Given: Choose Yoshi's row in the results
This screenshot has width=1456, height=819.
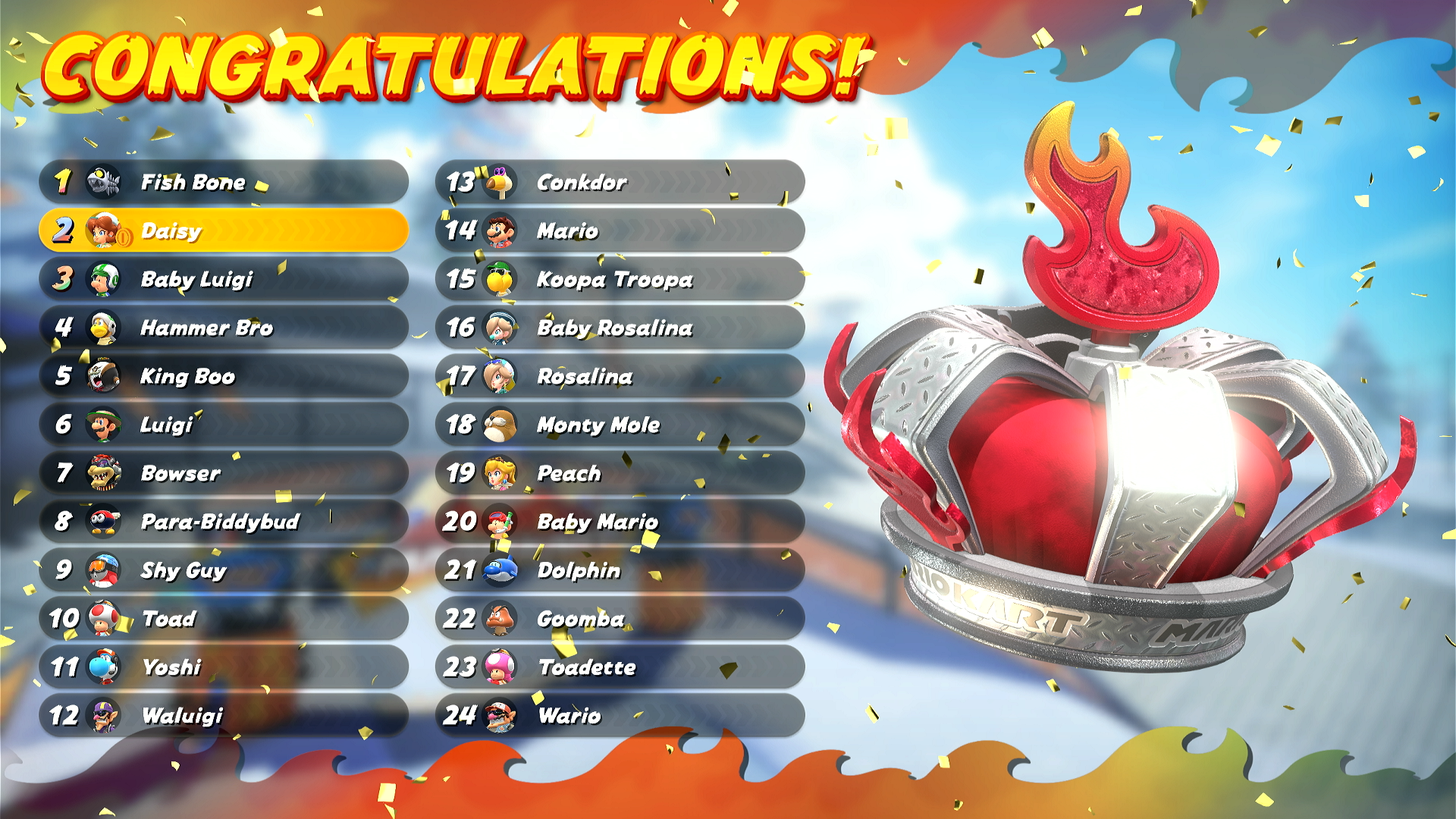Looking at the screenshot, I should coord(224,667).
